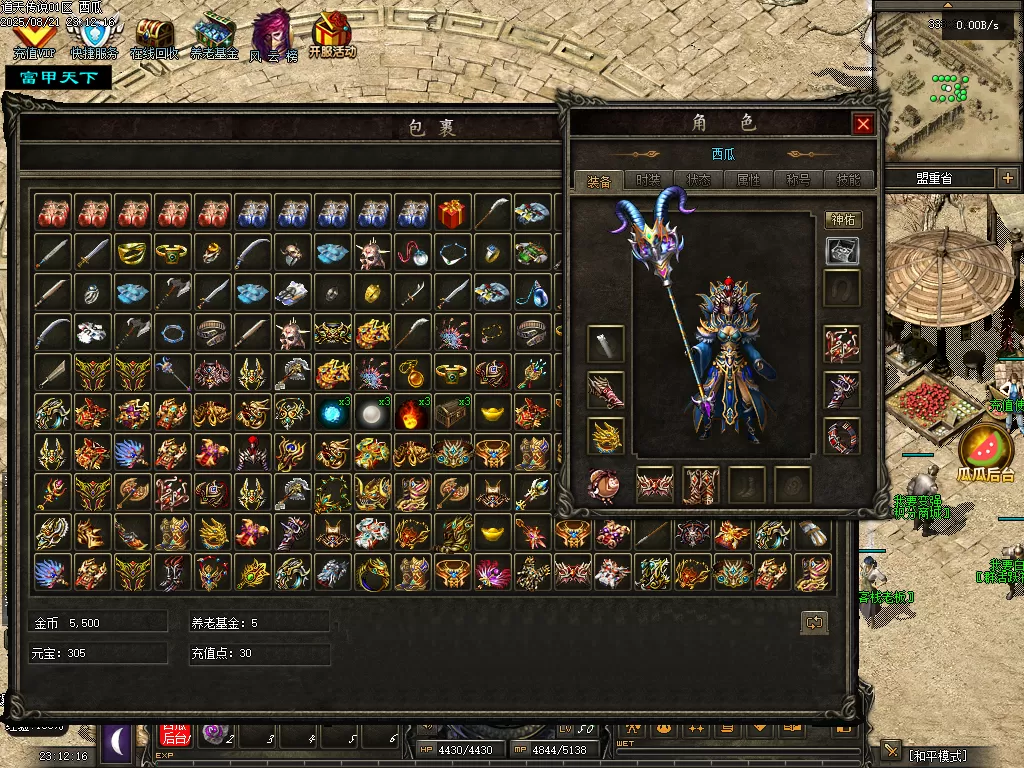Click the 富甲天下 banner button
The image size is (1024, 768).
(58, 77)
